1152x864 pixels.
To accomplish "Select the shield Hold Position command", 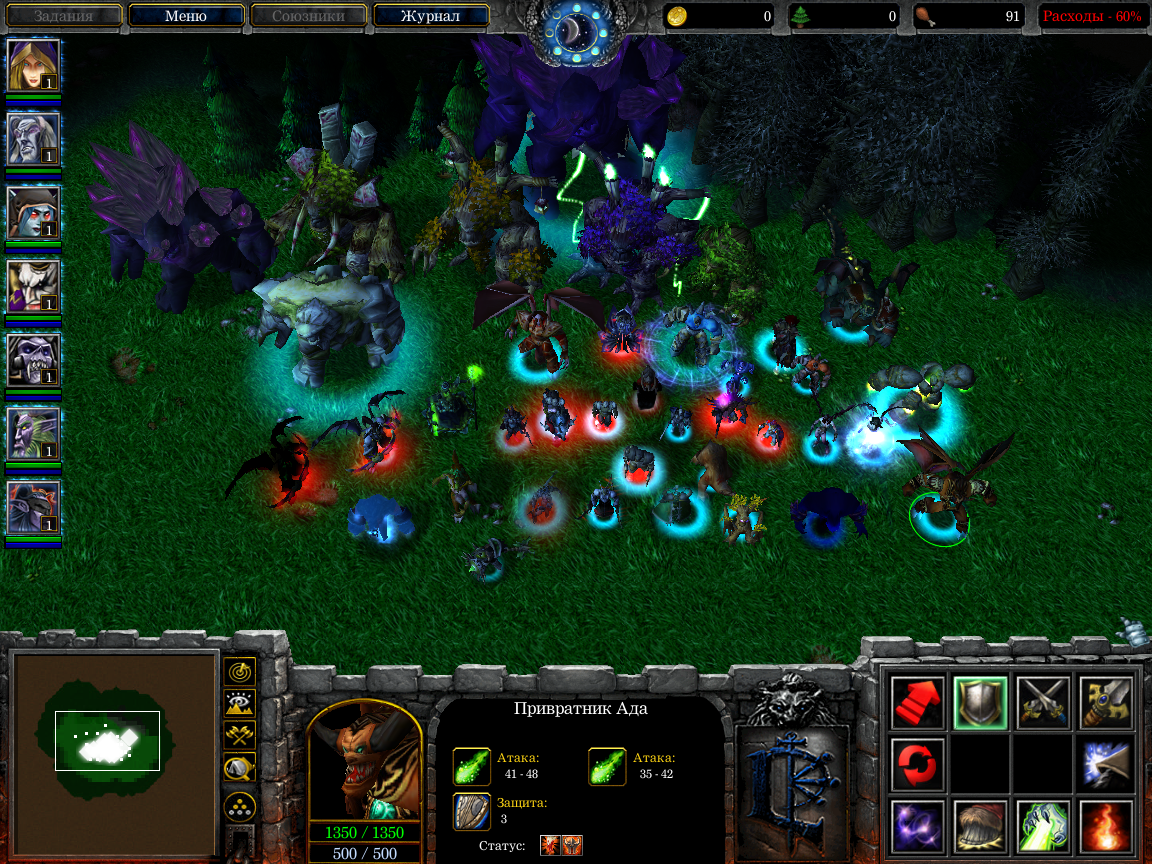I will 979,702.
